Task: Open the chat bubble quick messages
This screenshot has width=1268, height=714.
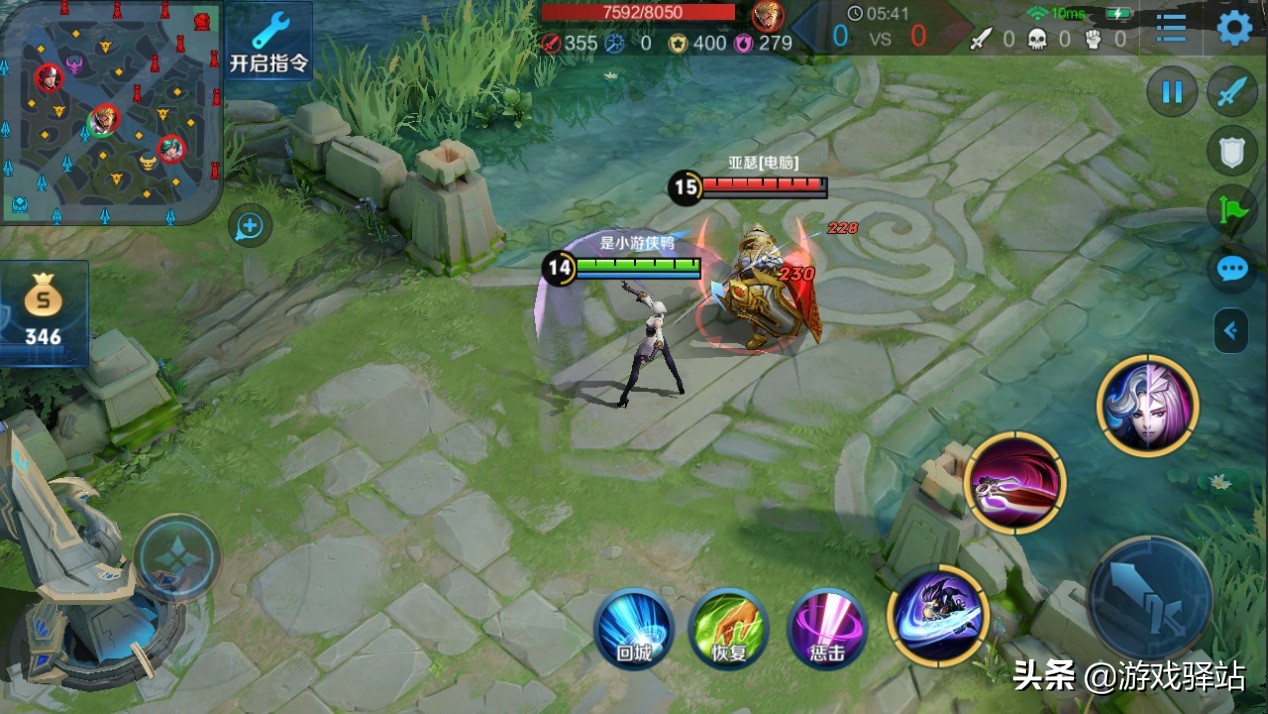Action: click(1232, 269)
